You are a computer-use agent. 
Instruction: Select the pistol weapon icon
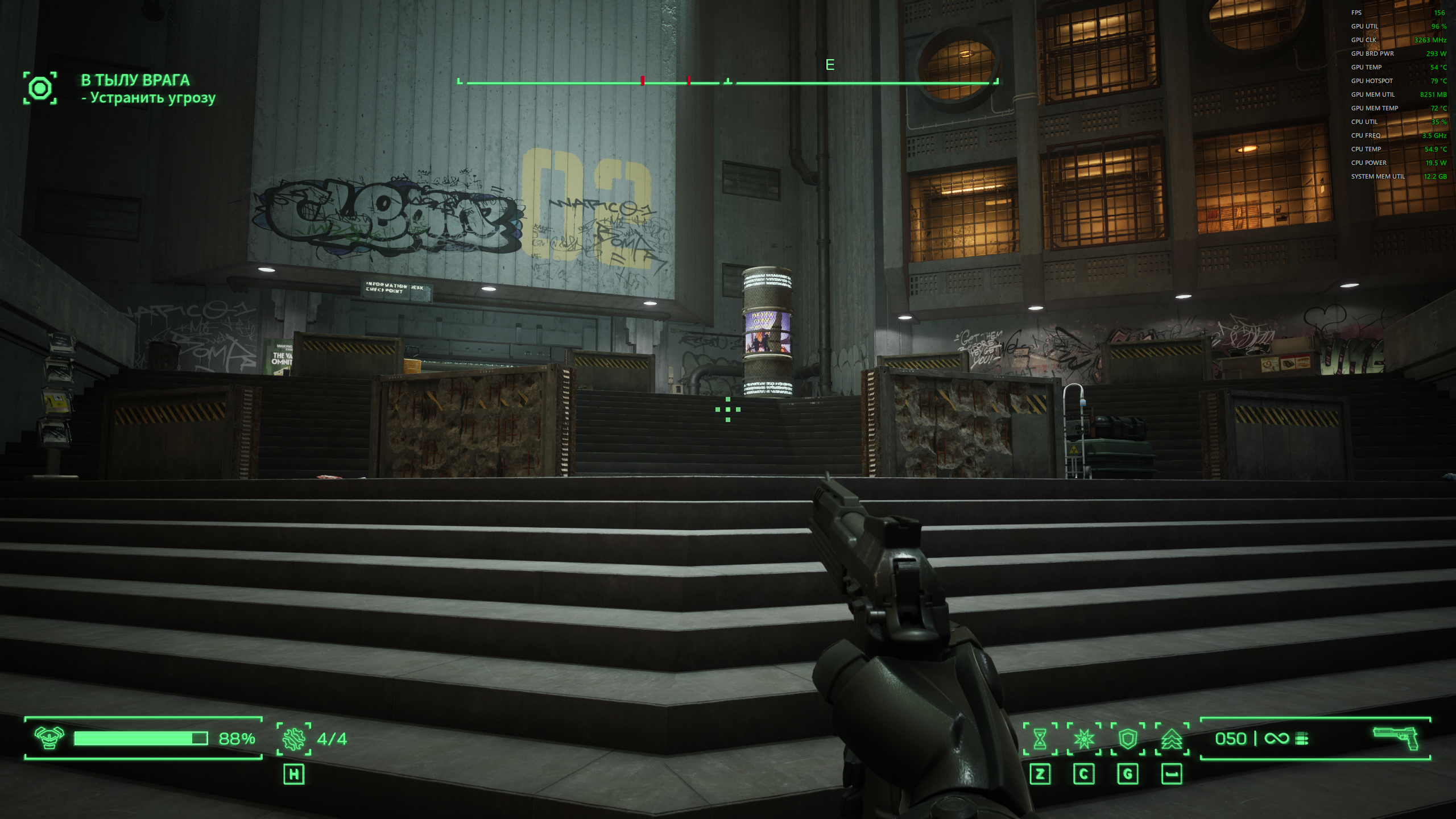click(x=1396, y=738)
